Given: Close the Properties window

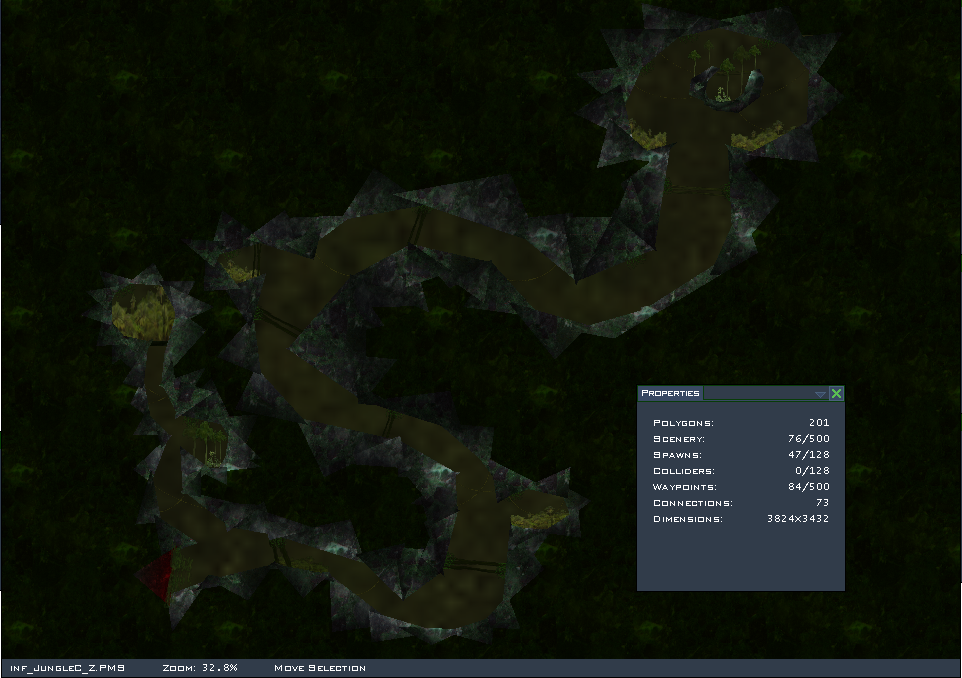Looking at the screenshot, I should point(837,394).
